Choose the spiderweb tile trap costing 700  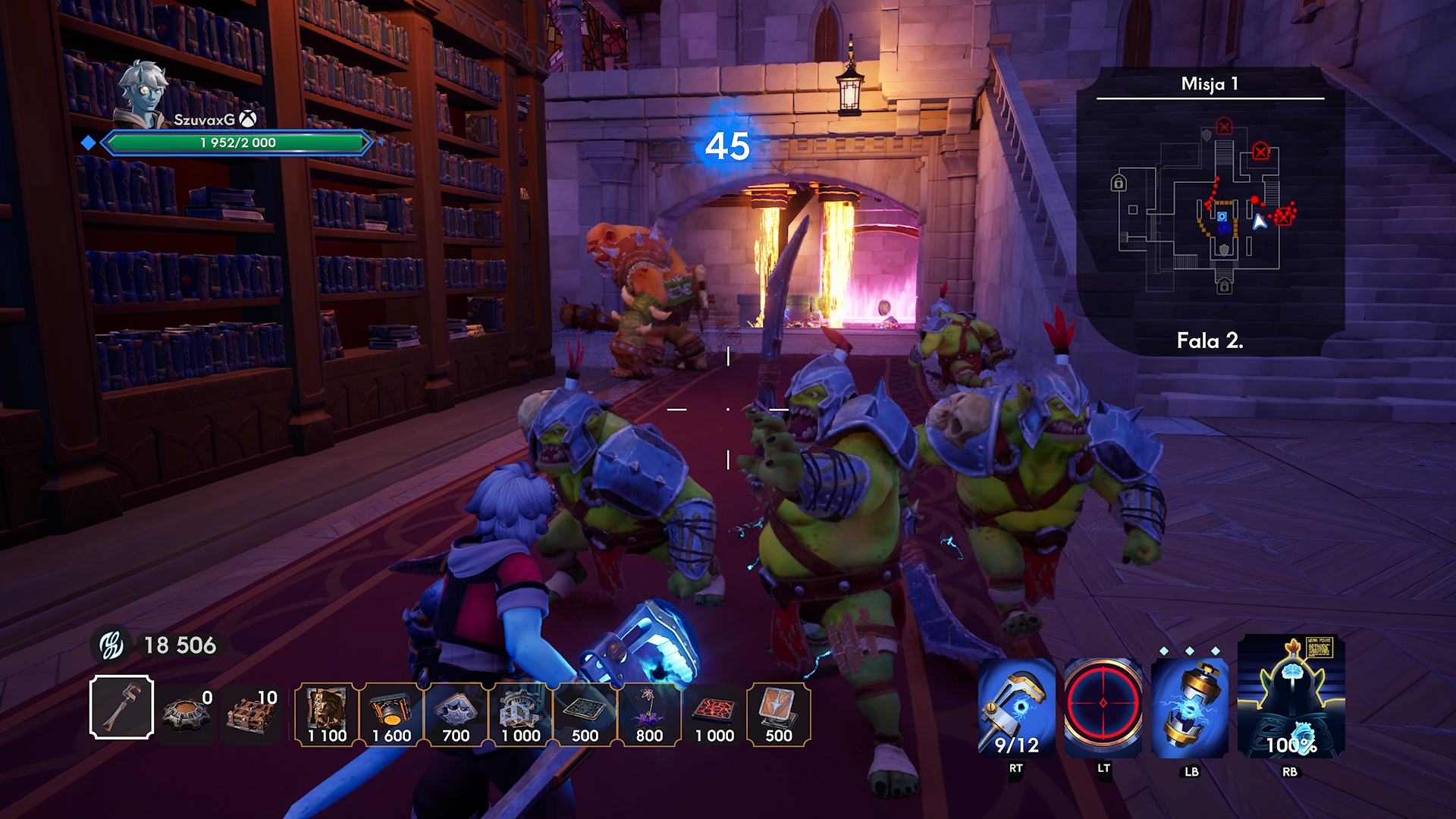pos(456,714)
